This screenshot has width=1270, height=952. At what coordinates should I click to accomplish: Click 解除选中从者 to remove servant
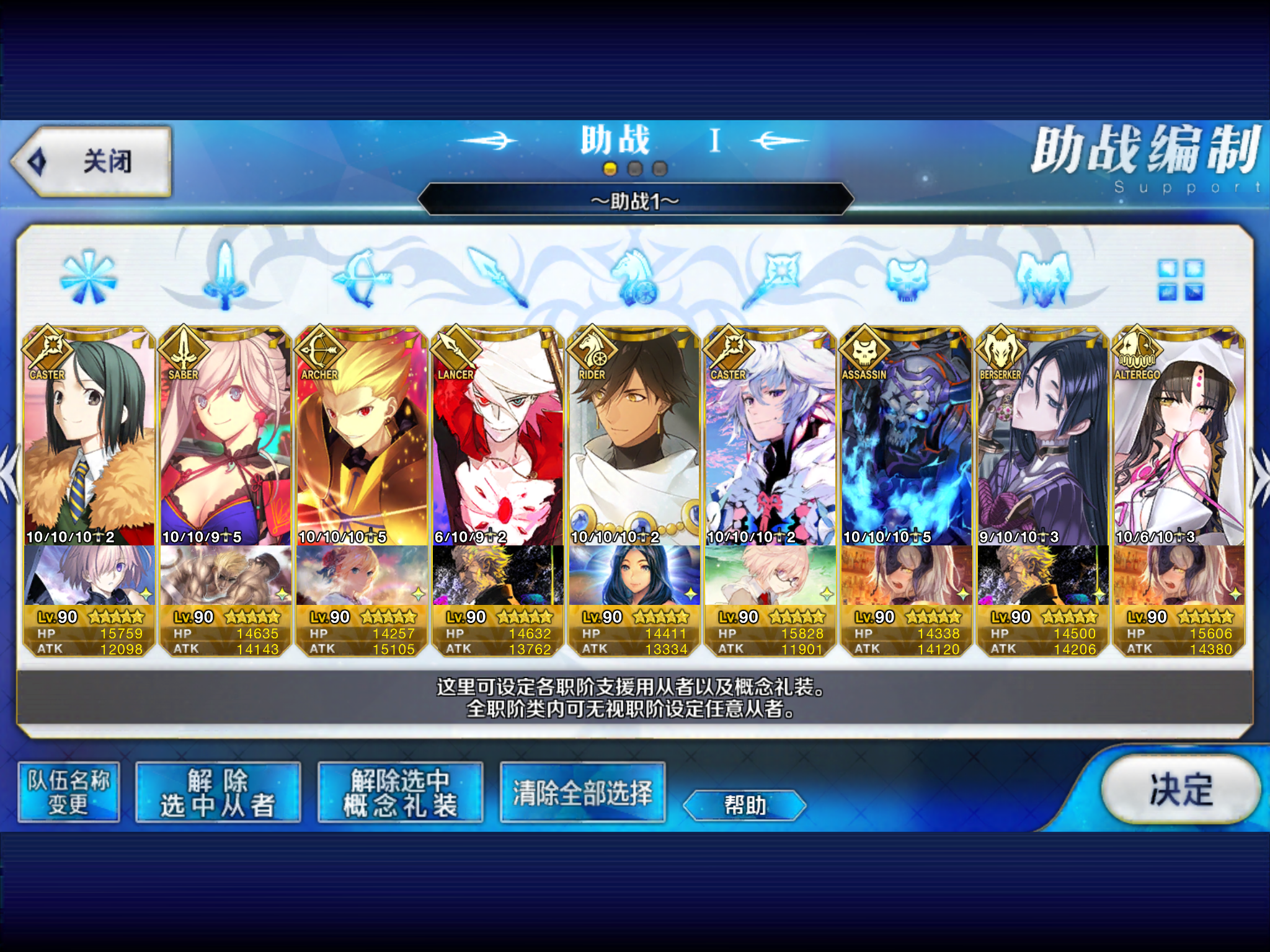(218, 793)
